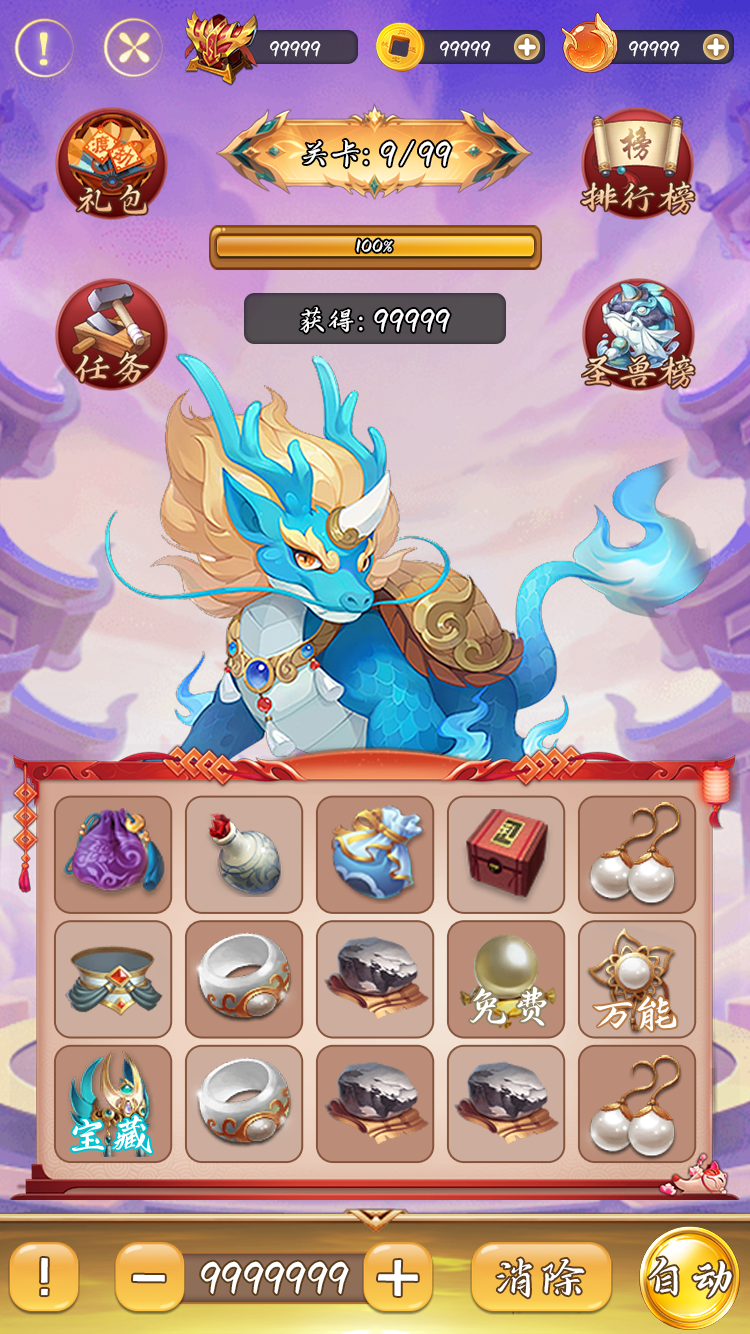Image resolution: width=750 pixels, height=1334 pixels.
Task: Tap the 消除 eliminate button
Action: click(541, 1277)
